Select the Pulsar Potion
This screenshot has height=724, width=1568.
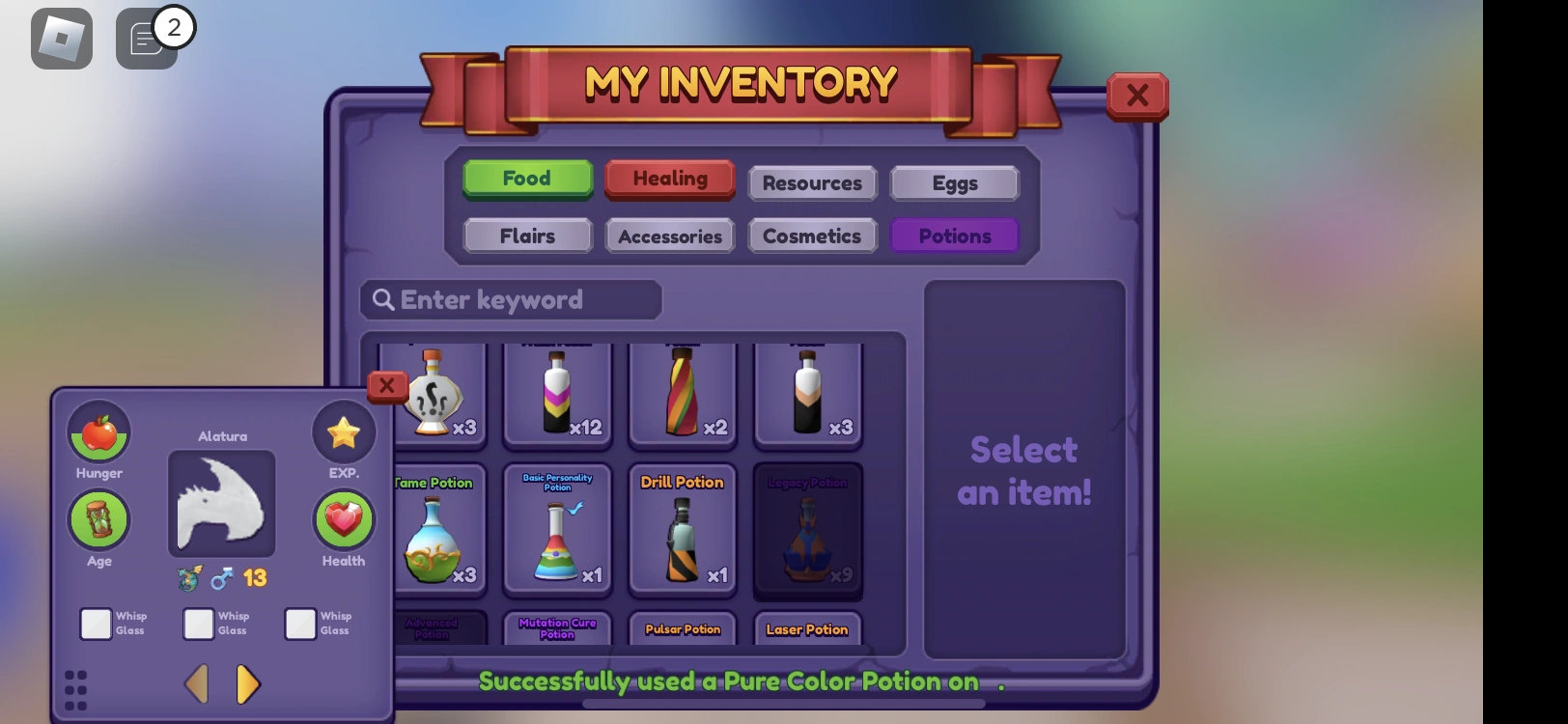point(683,629)
